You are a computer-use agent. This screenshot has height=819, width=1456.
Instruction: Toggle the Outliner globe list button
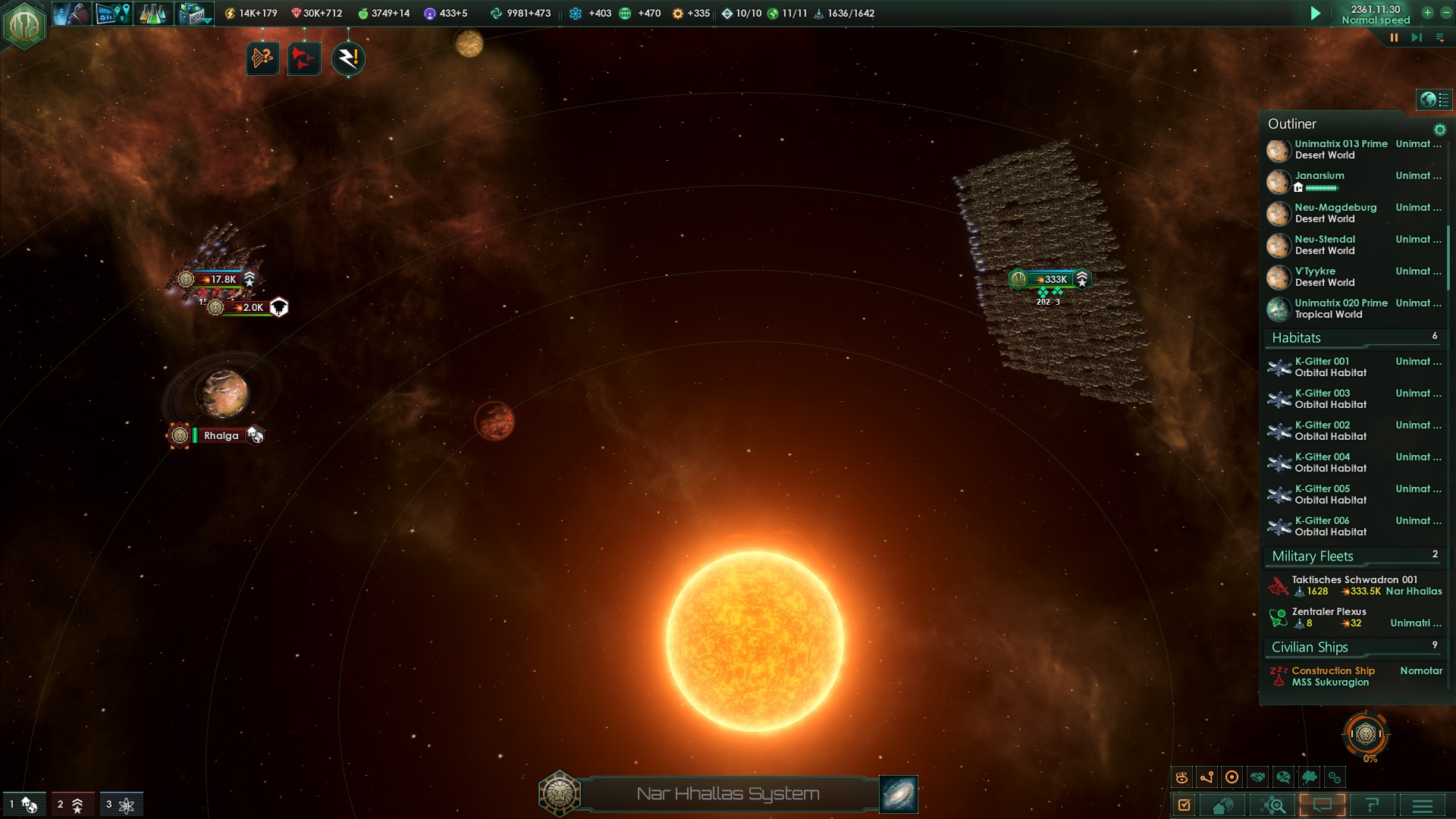(x=1434, y=99)
